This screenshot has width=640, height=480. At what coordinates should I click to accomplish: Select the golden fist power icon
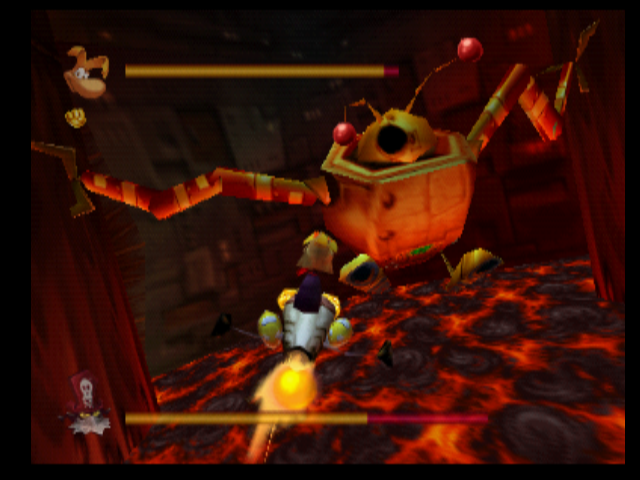point(74,118)
